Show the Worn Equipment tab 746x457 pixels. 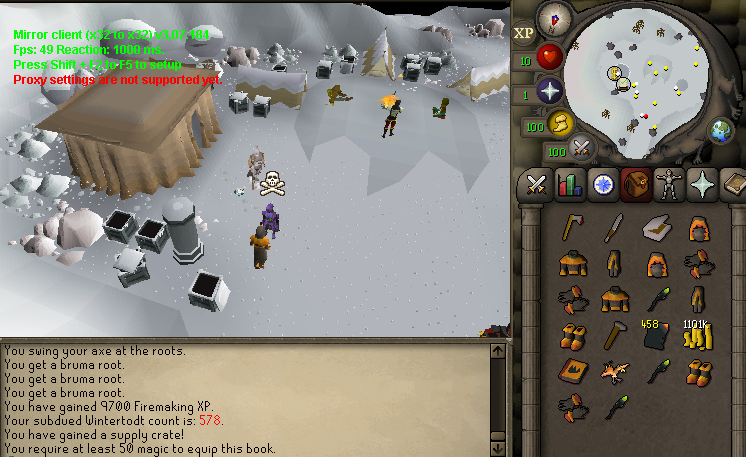click(669, 185)
